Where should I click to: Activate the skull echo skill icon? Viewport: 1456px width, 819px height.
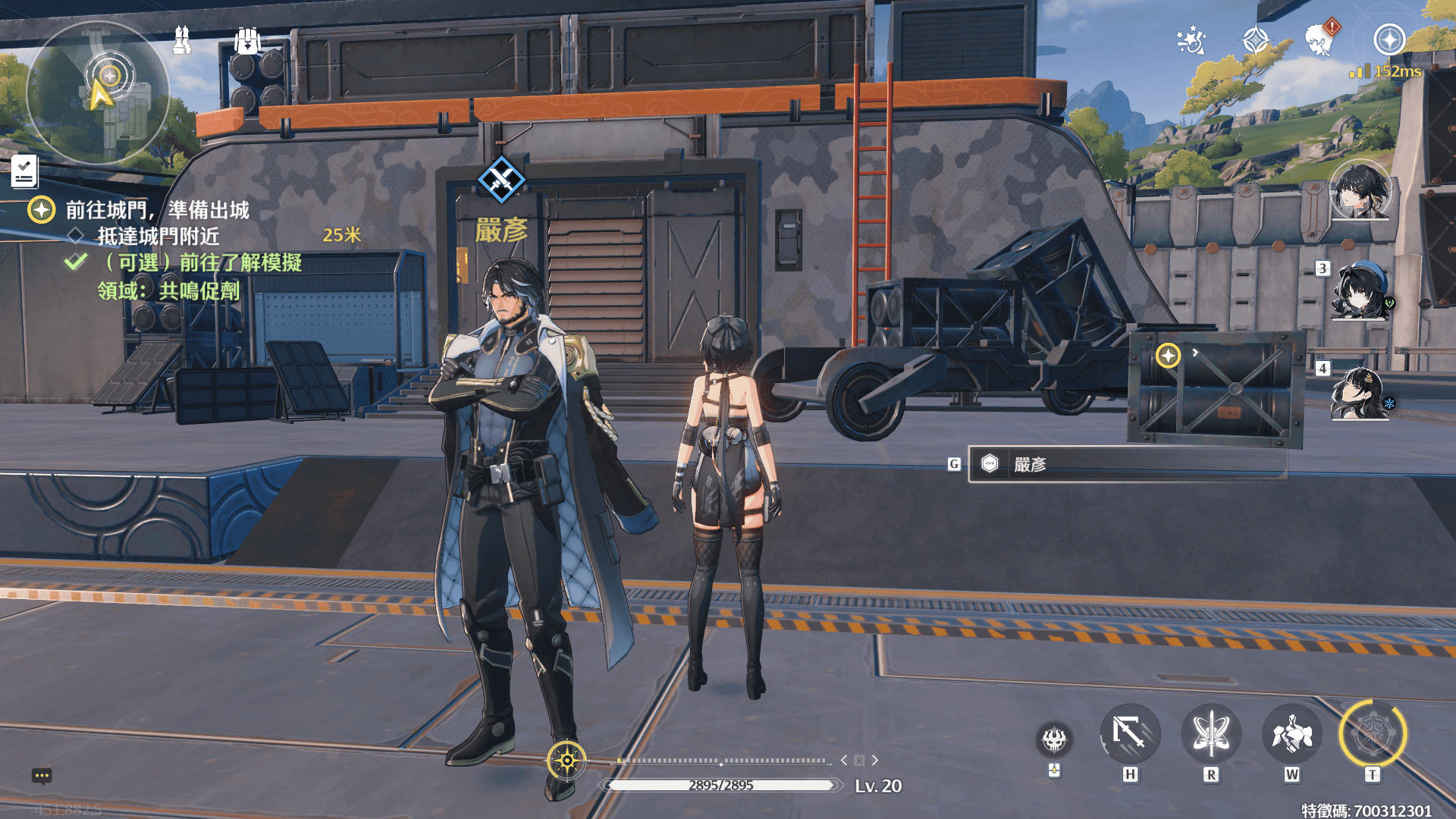point(1054,739)
